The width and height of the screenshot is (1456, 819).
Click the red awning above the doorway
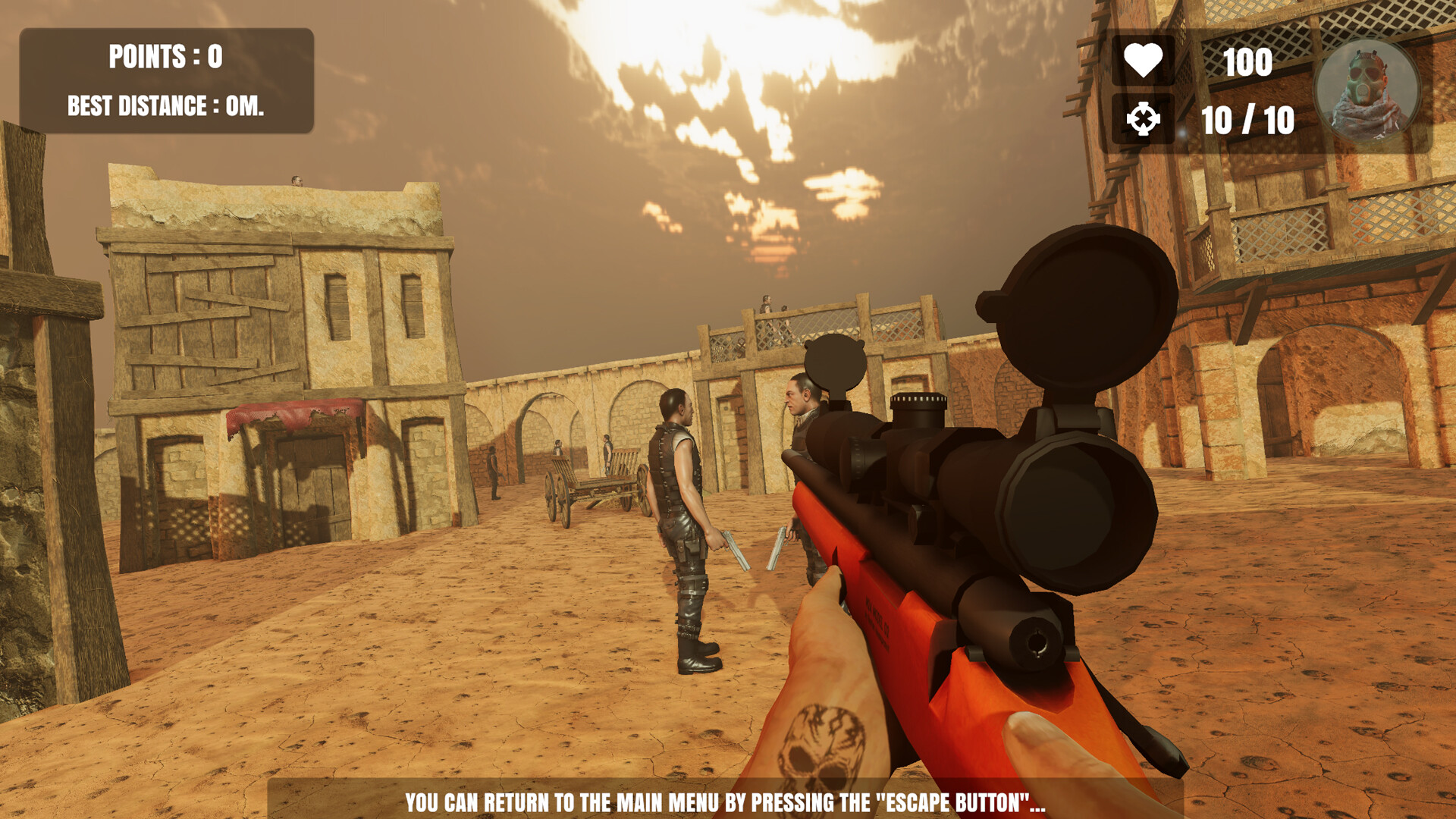coord(288,411)
